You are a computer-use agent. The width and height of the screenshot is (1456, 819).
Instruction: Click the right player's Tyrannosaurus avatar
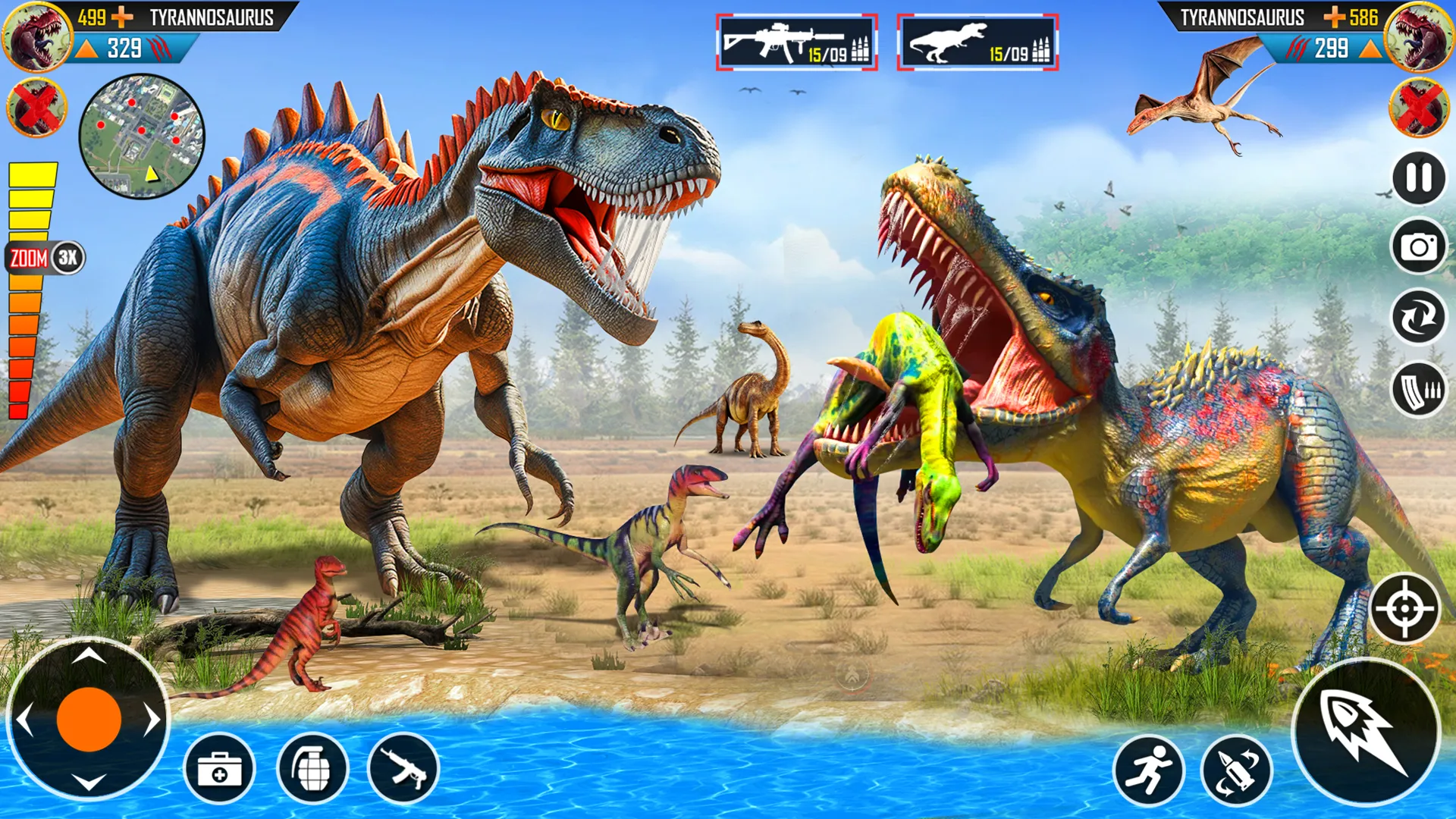coord(1420,36)
